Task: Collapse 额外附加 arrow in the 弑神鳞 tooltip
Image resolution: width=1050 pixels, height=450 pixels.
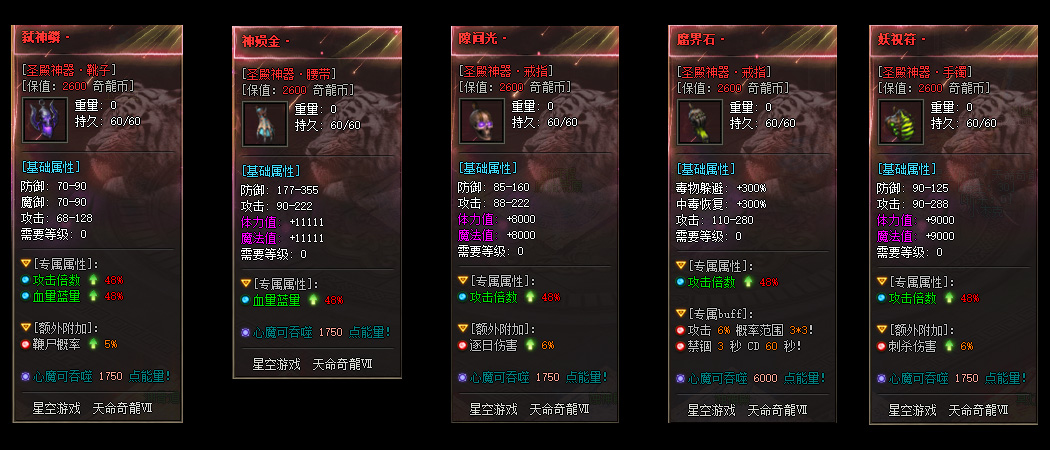Action: click(26, 327)
